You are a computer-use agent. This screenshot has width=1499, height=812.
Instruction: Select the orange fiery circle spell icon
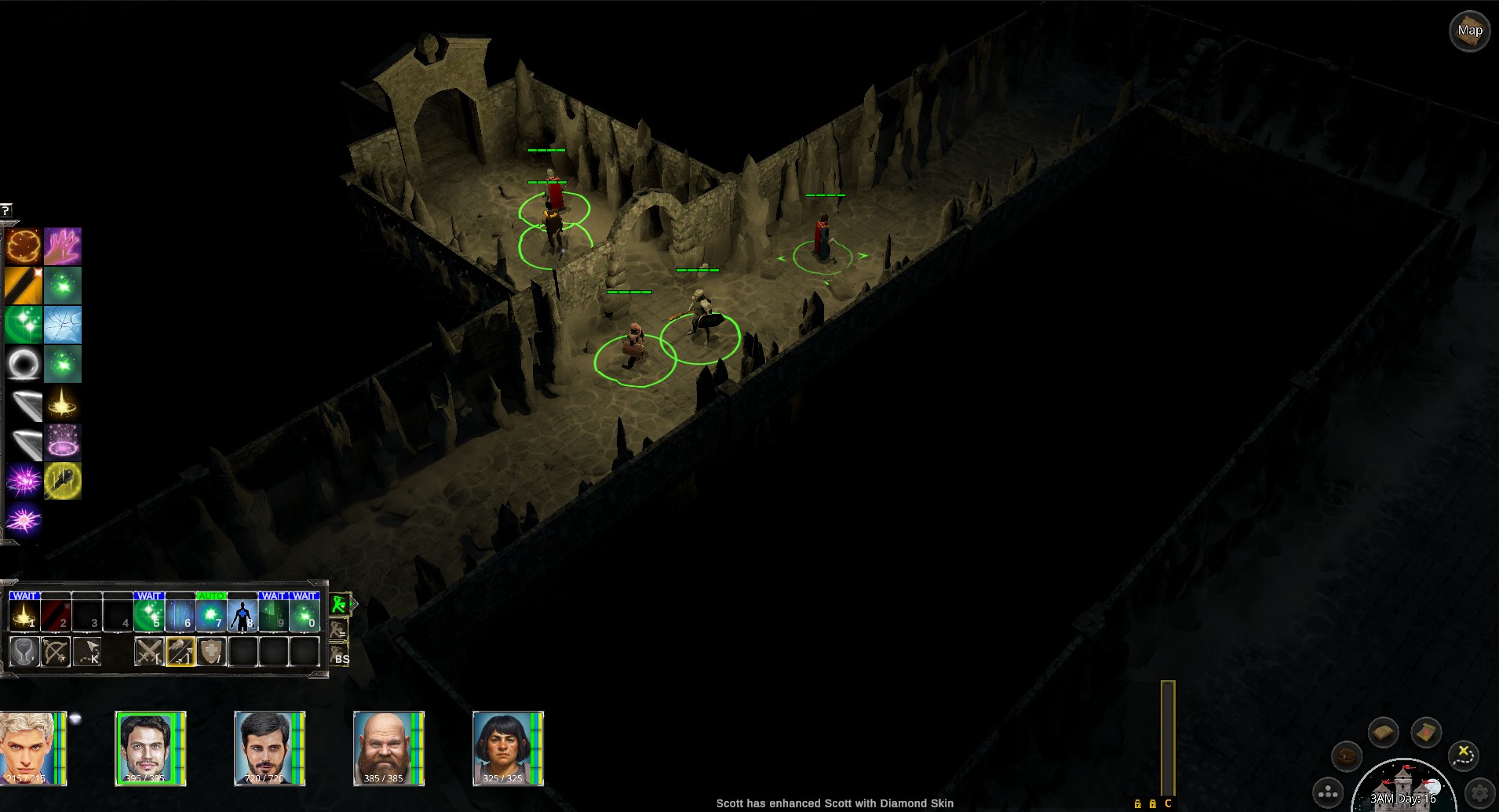(24, 246)
